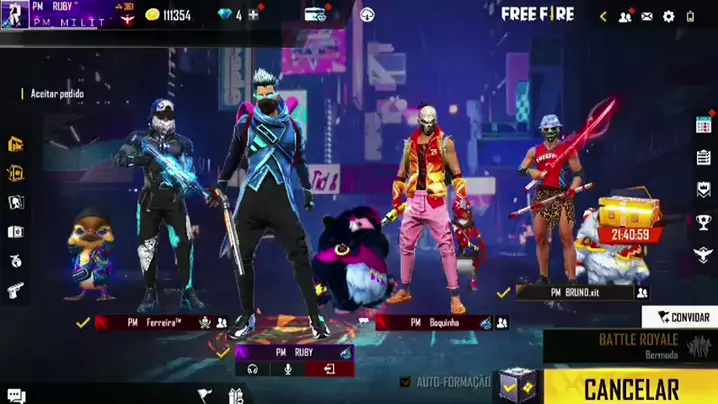Open the pistol weapons icon in sidebar
This screenshot has height=404, width=718.
pos(15,291)
